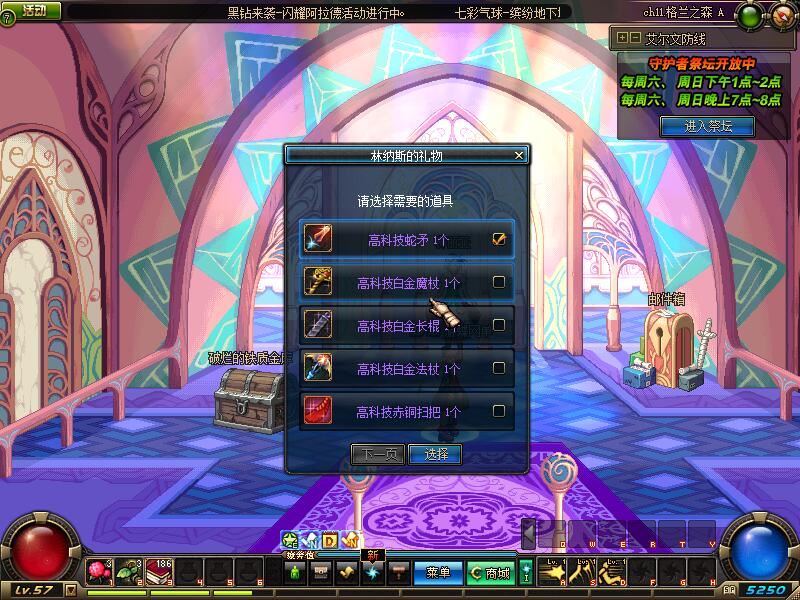
Task: Tick the 高科技白金魔杖 checkbox
Action: [x=499, y=282]
